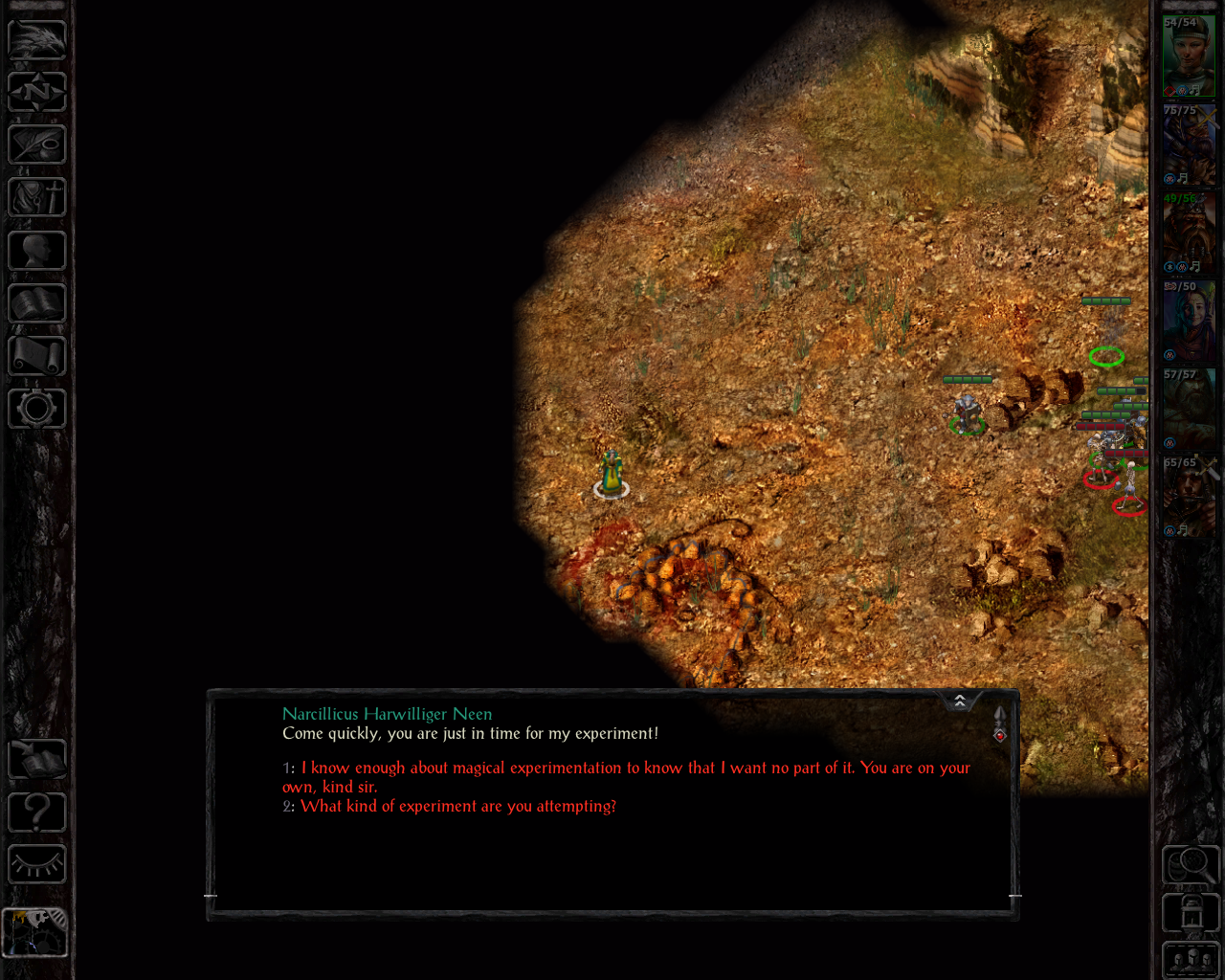This screenshot has height=980, width=1225.
Task: Select the whole party with the three-figures button
Action: point(1191,960)
